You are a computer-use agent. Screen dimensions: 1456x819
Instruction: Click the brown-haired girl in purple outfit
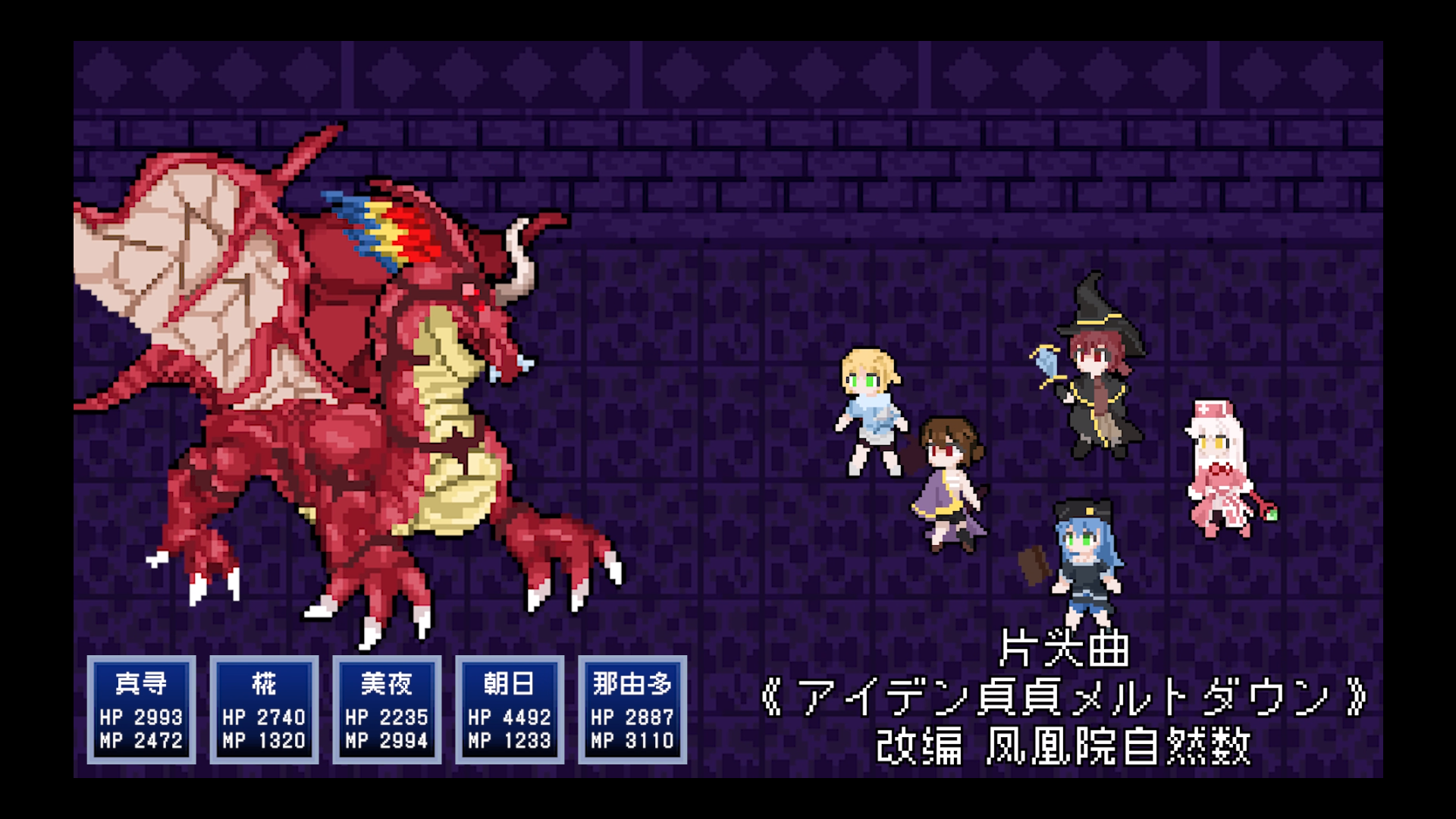(948, 485)
